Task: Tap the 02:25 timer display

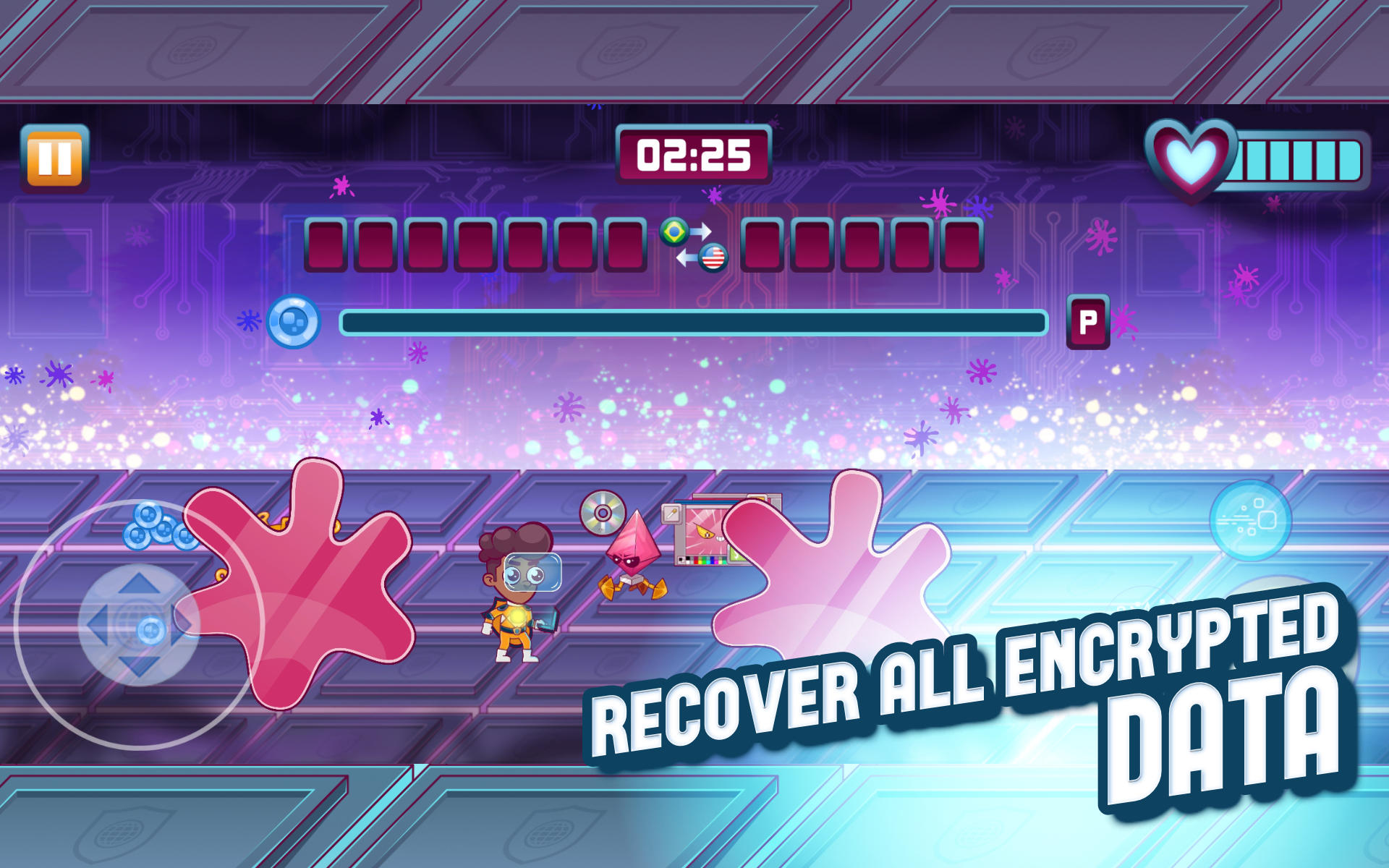Action: [693, 154]
